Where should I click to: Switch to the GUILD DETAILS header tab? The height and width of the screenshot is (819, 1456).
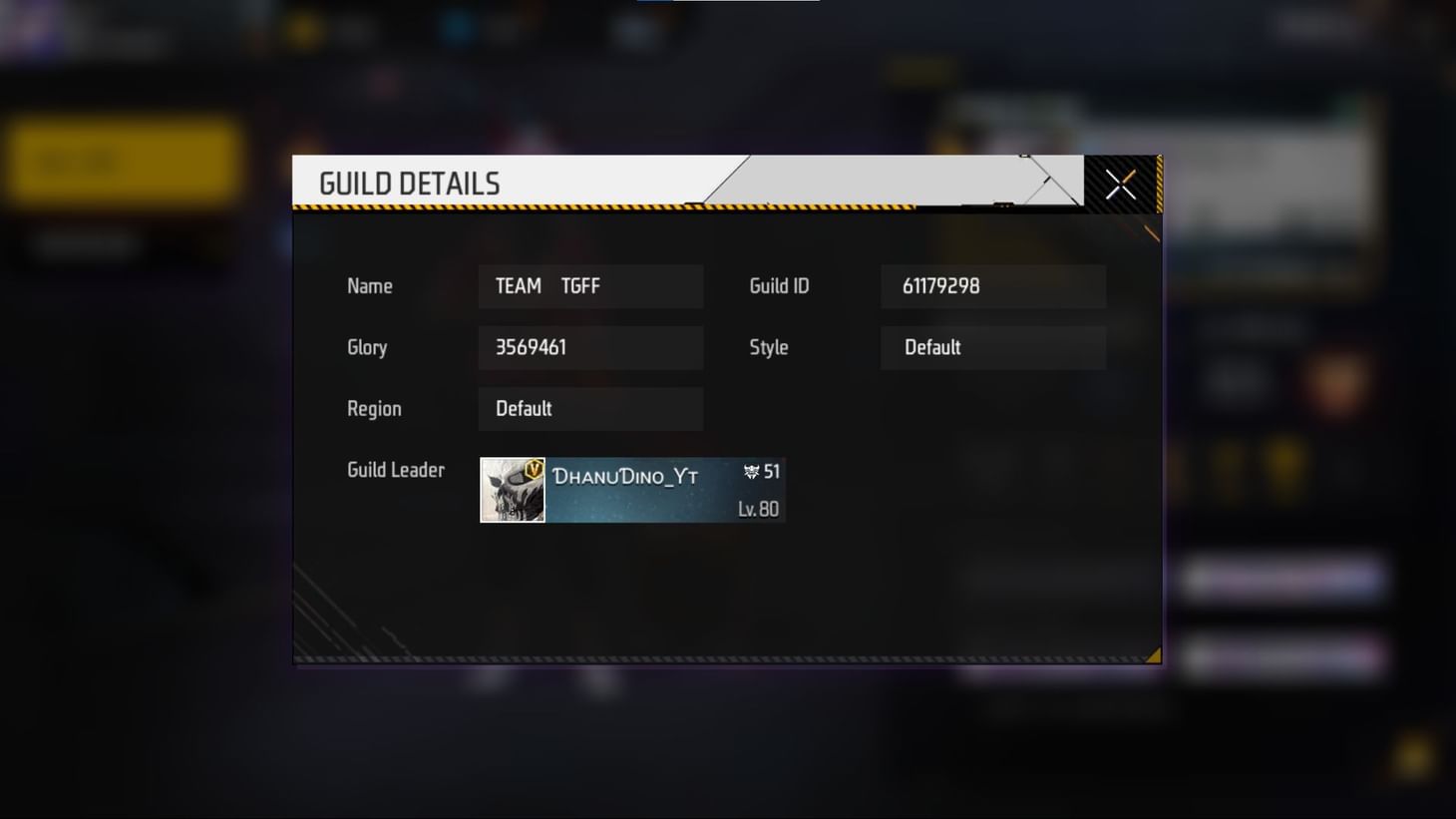click(410, 183)
